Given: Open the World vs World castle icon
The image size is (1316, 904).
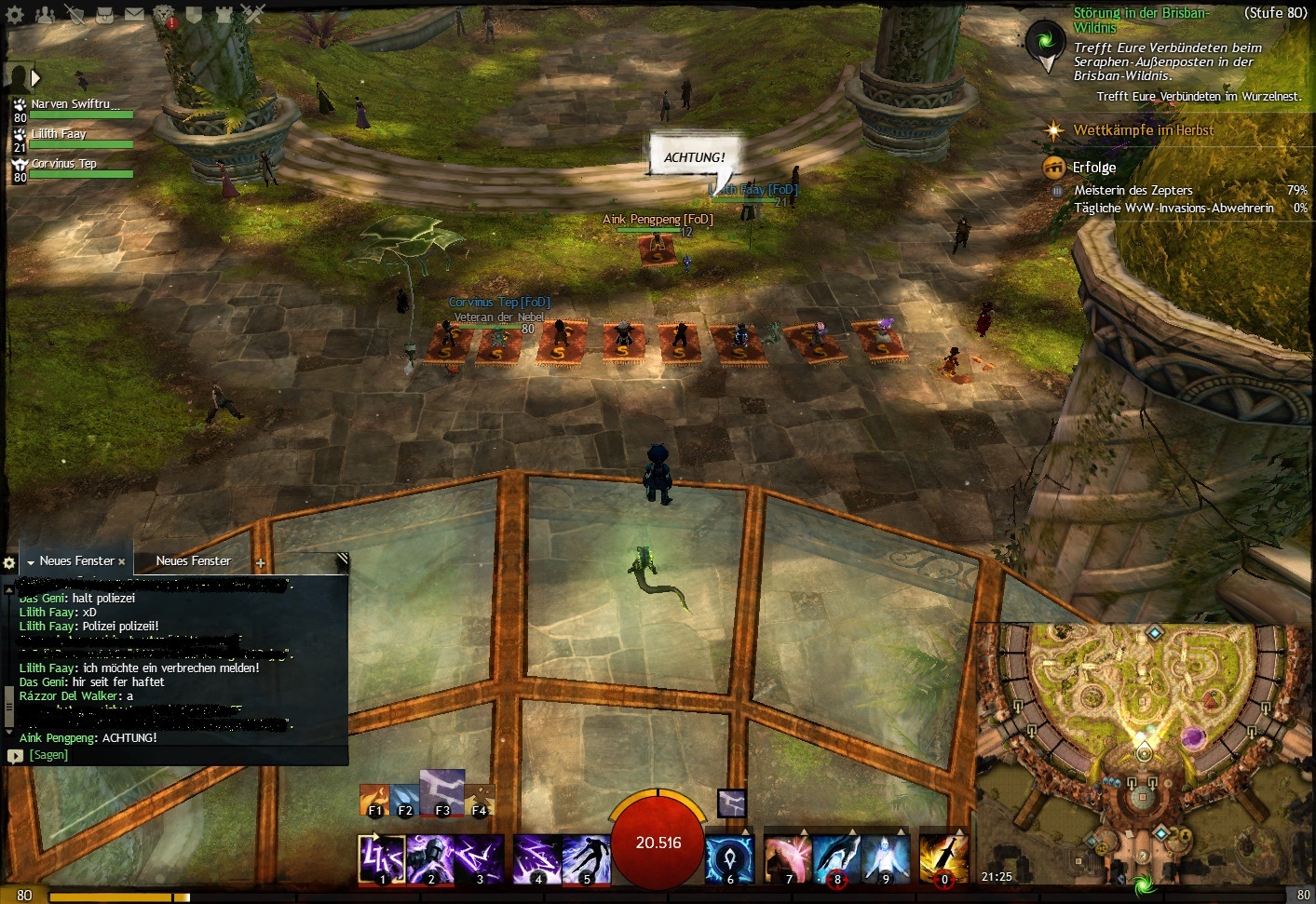Looking at the screenshot, I should point(224,14).
